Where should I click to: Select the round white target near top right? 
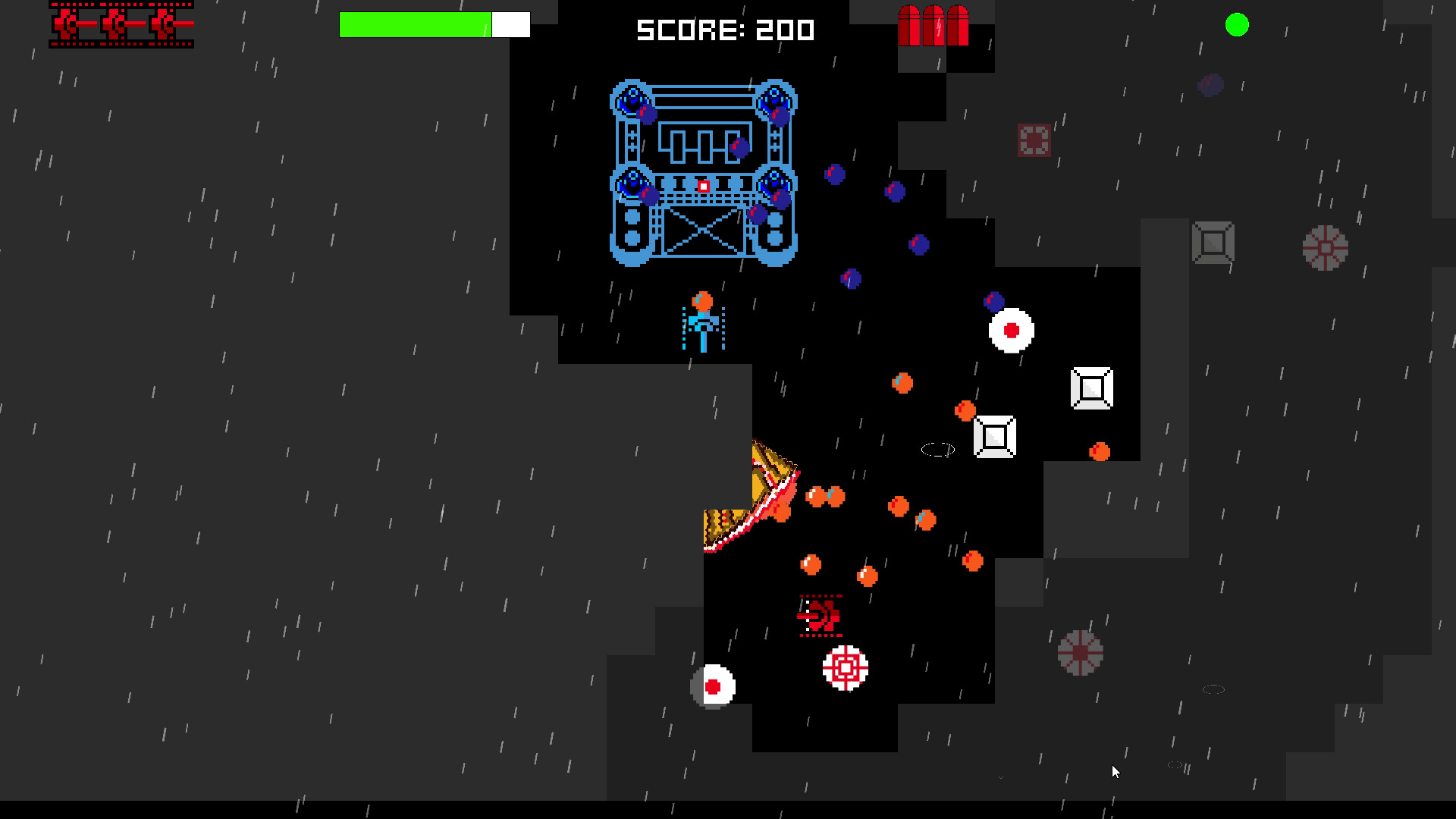1010,331
